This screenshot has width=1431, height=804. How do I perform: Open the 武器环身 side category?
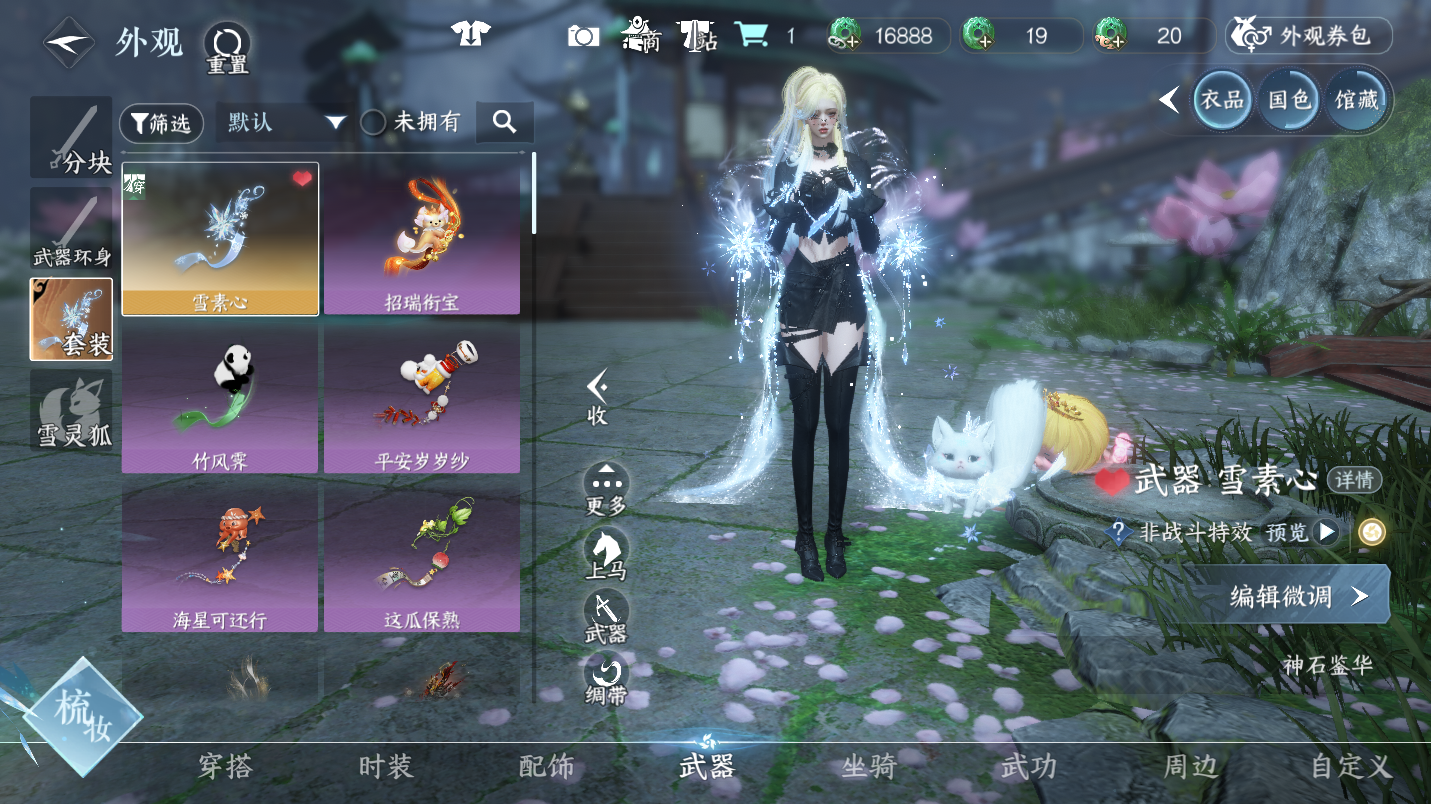tap(71, 229)
